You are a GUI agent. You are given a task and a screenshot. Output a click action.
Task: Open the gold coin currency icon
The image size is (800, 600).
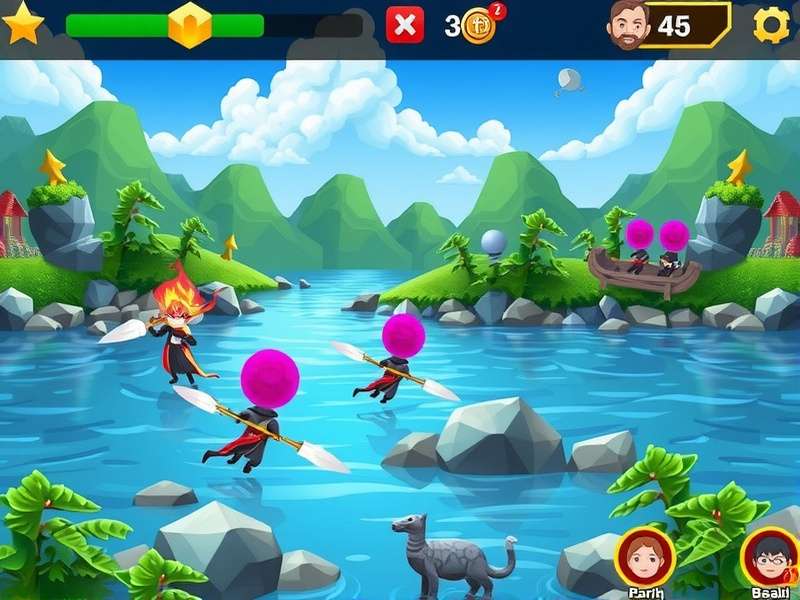479,26
